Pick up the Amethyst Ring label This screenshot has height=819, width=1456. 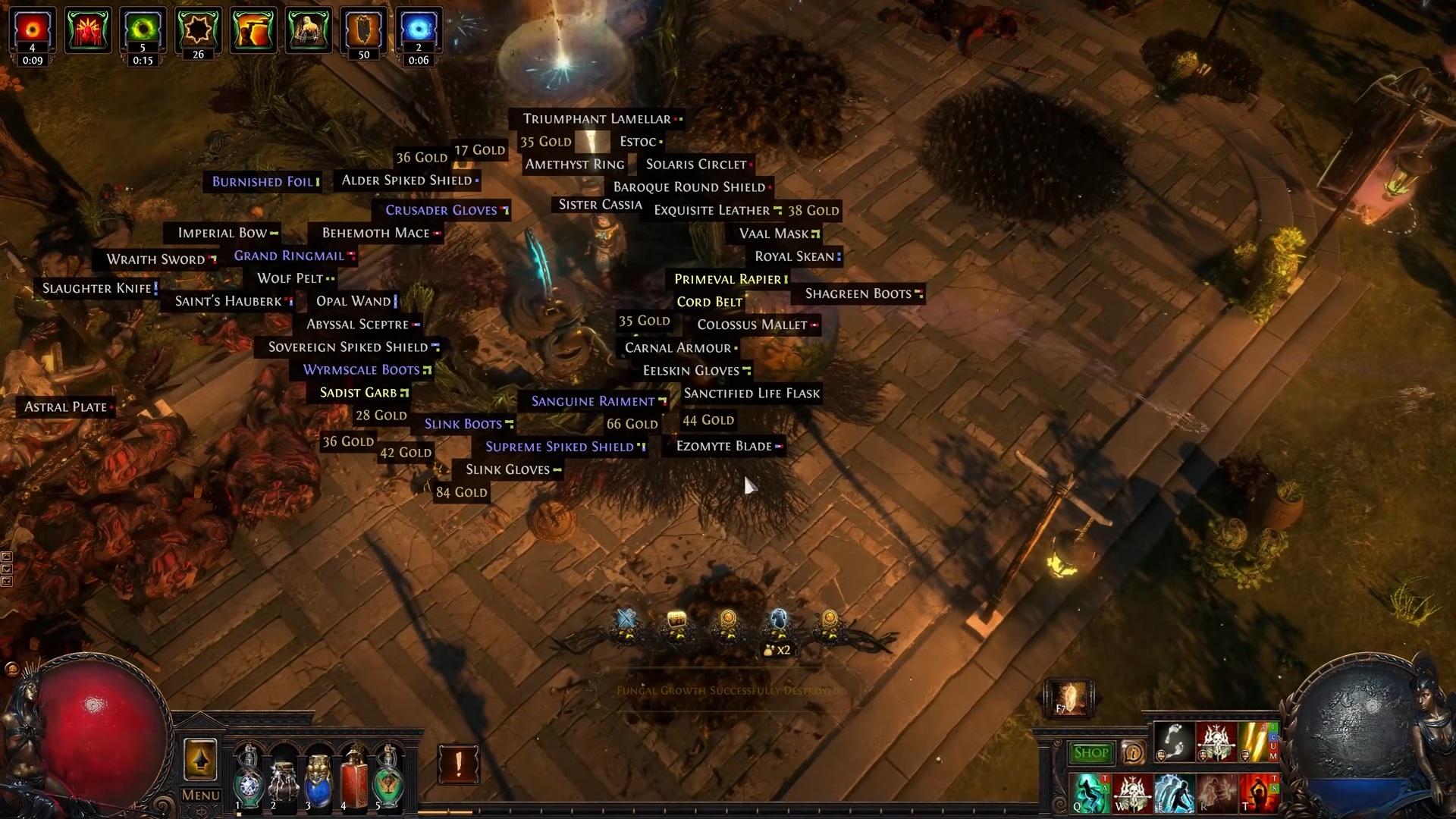575,165
